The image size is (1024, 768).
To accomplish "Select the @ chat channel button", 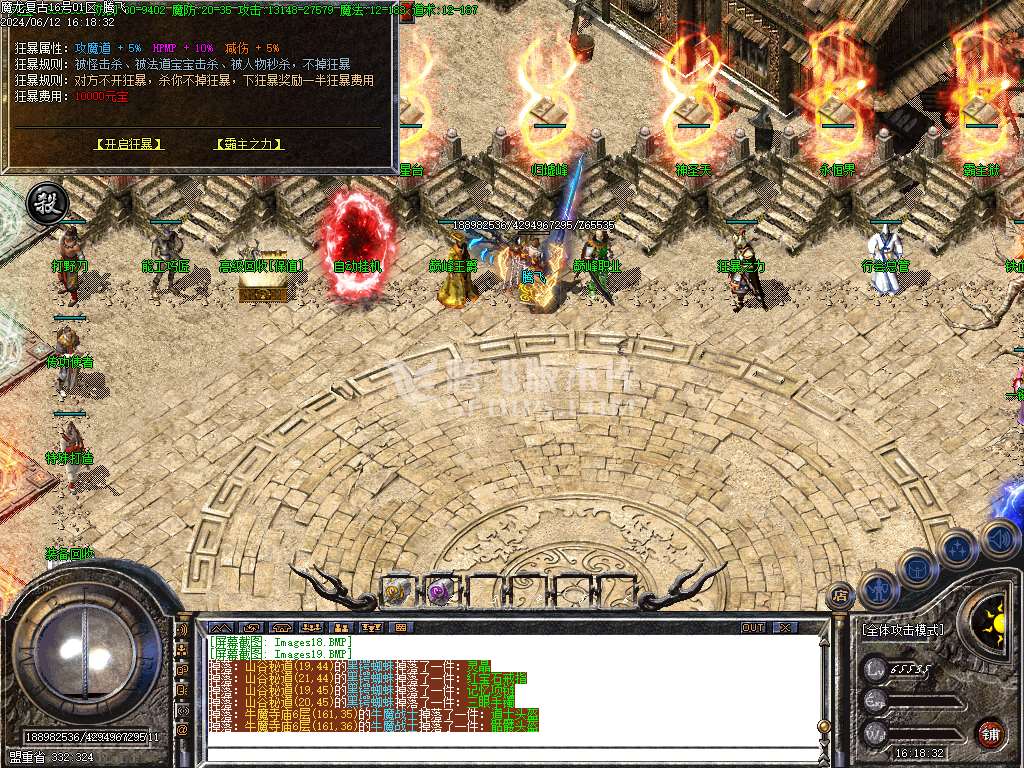I will [x=183, y=729].
